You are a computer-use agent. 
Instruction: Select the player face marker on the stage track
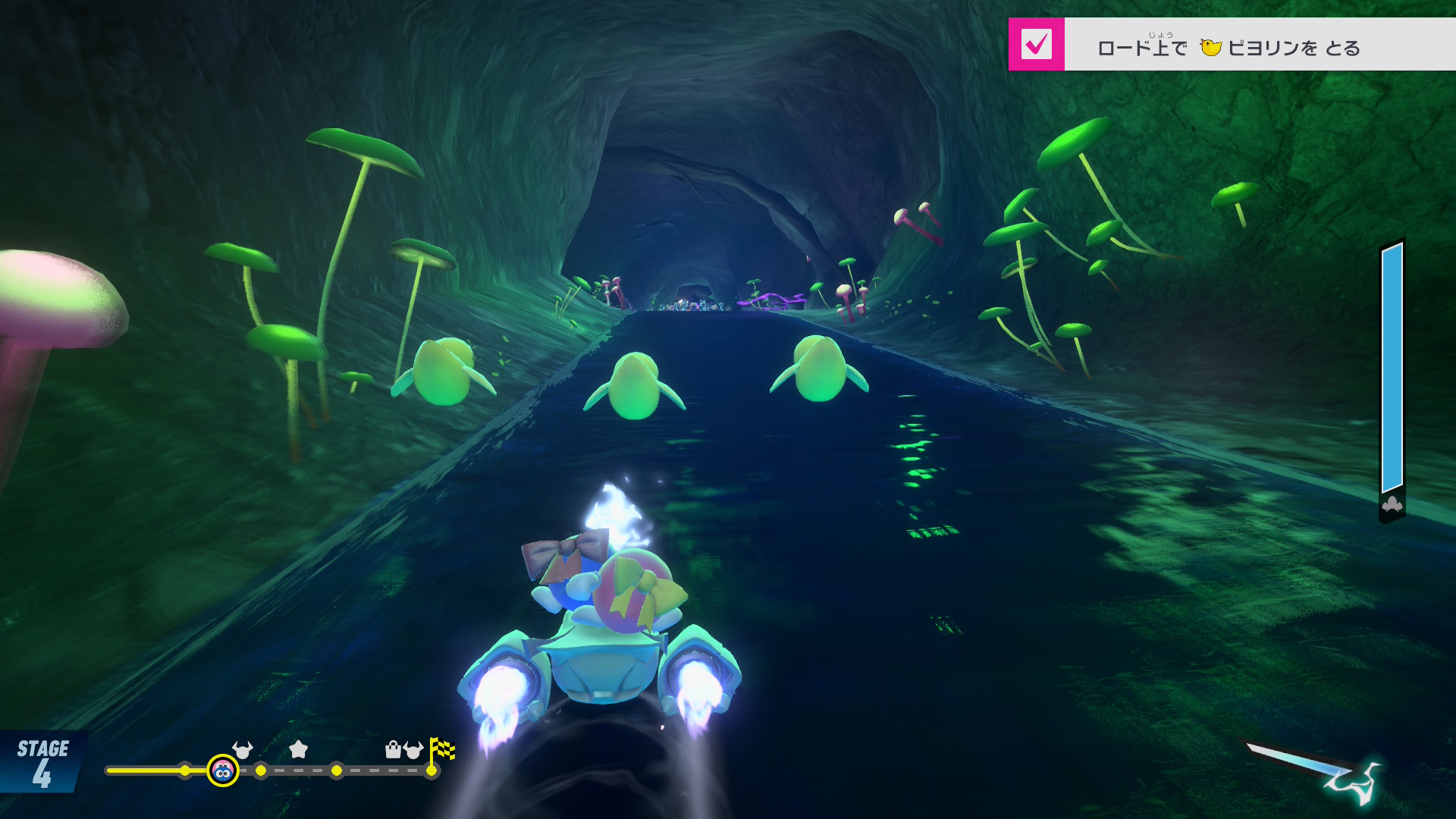(223, 771)
